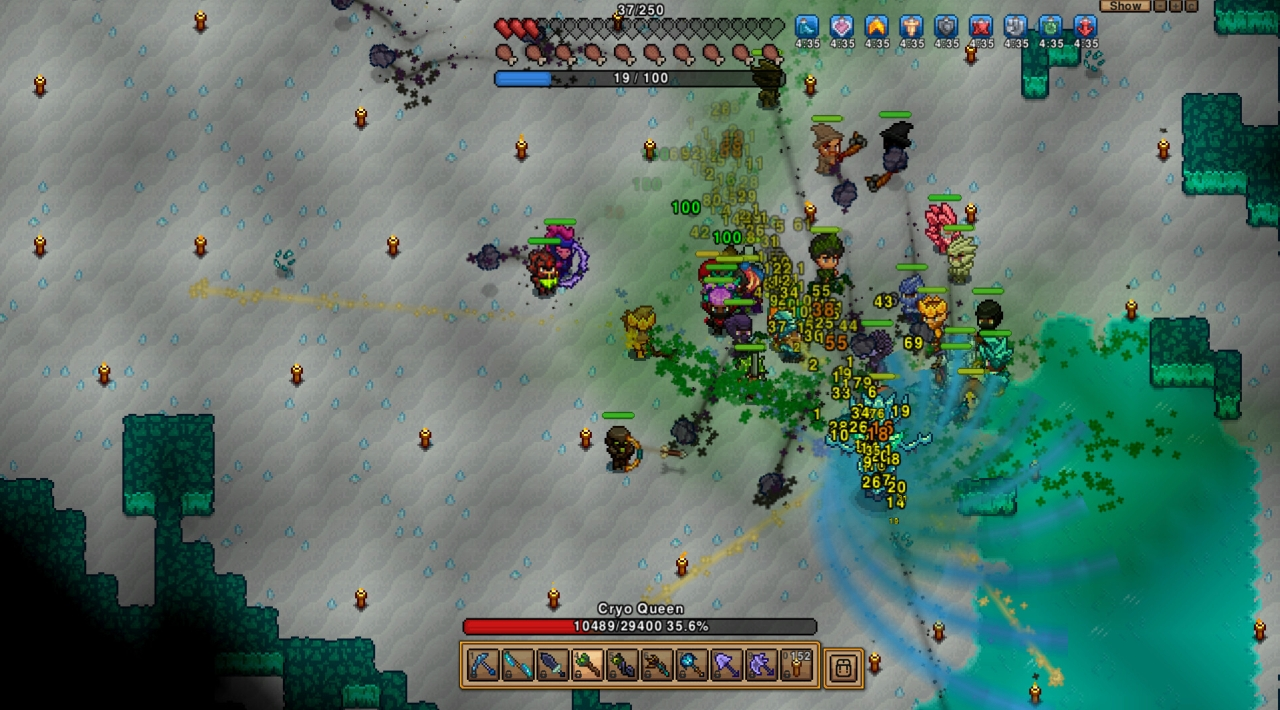Open the backpack inventory
Screen dimensions: 1280x710
pyautogui.click(x=843, y=667)
